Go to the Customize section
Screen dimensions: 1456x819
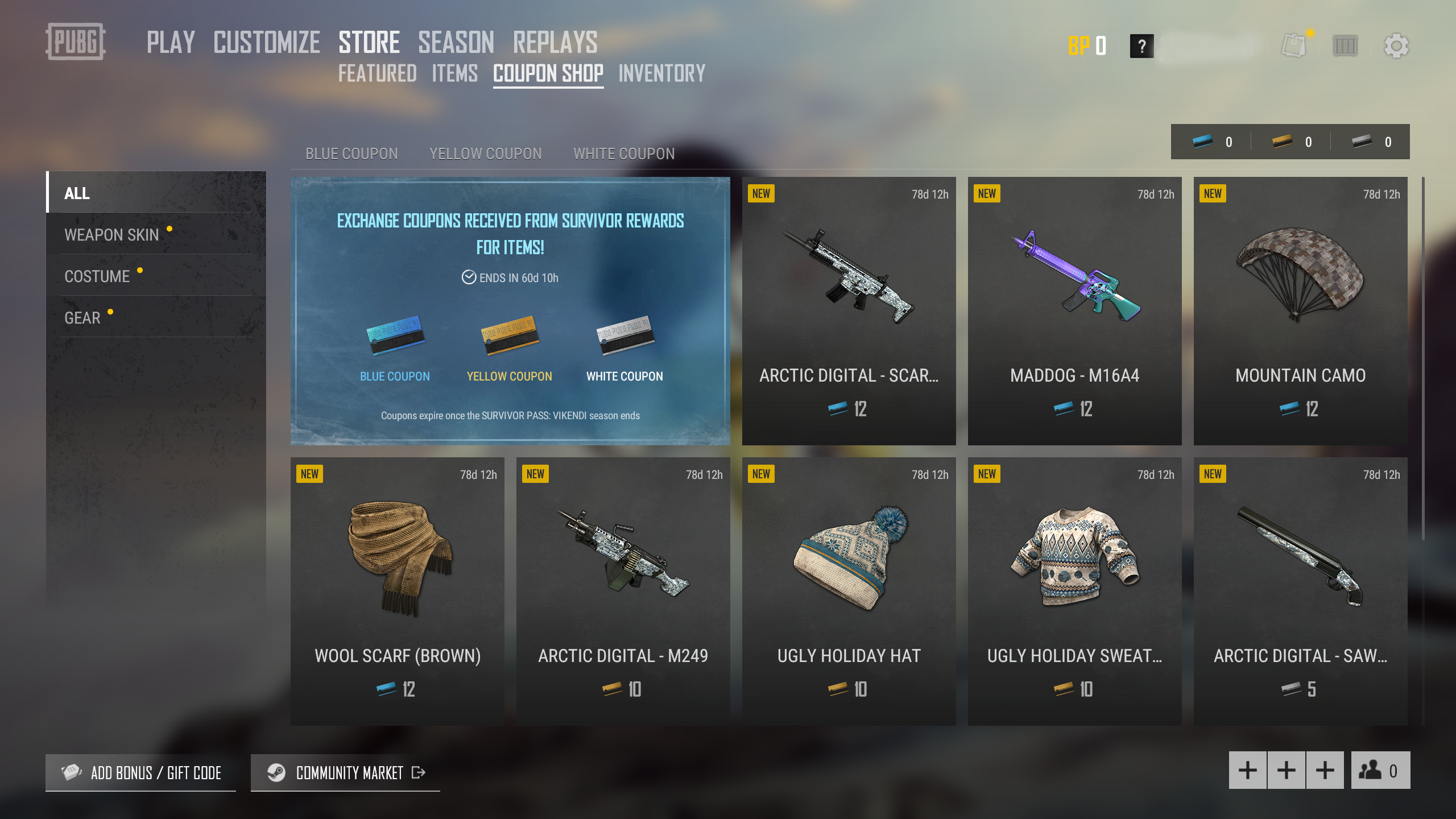coord(267,43)
